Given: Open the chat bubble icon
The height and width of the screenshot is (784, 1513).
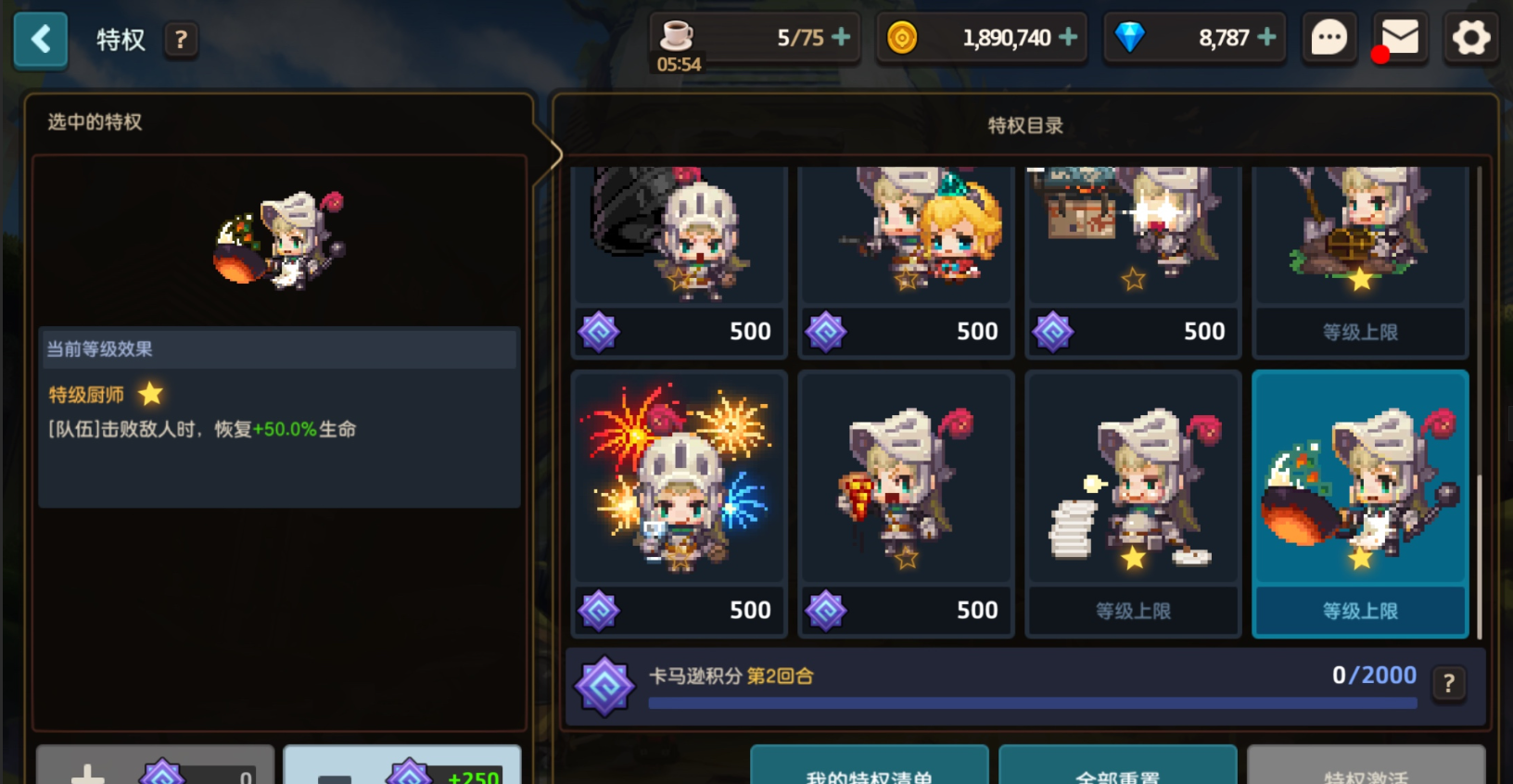Looking at the screenshot, I should 1329,38.
